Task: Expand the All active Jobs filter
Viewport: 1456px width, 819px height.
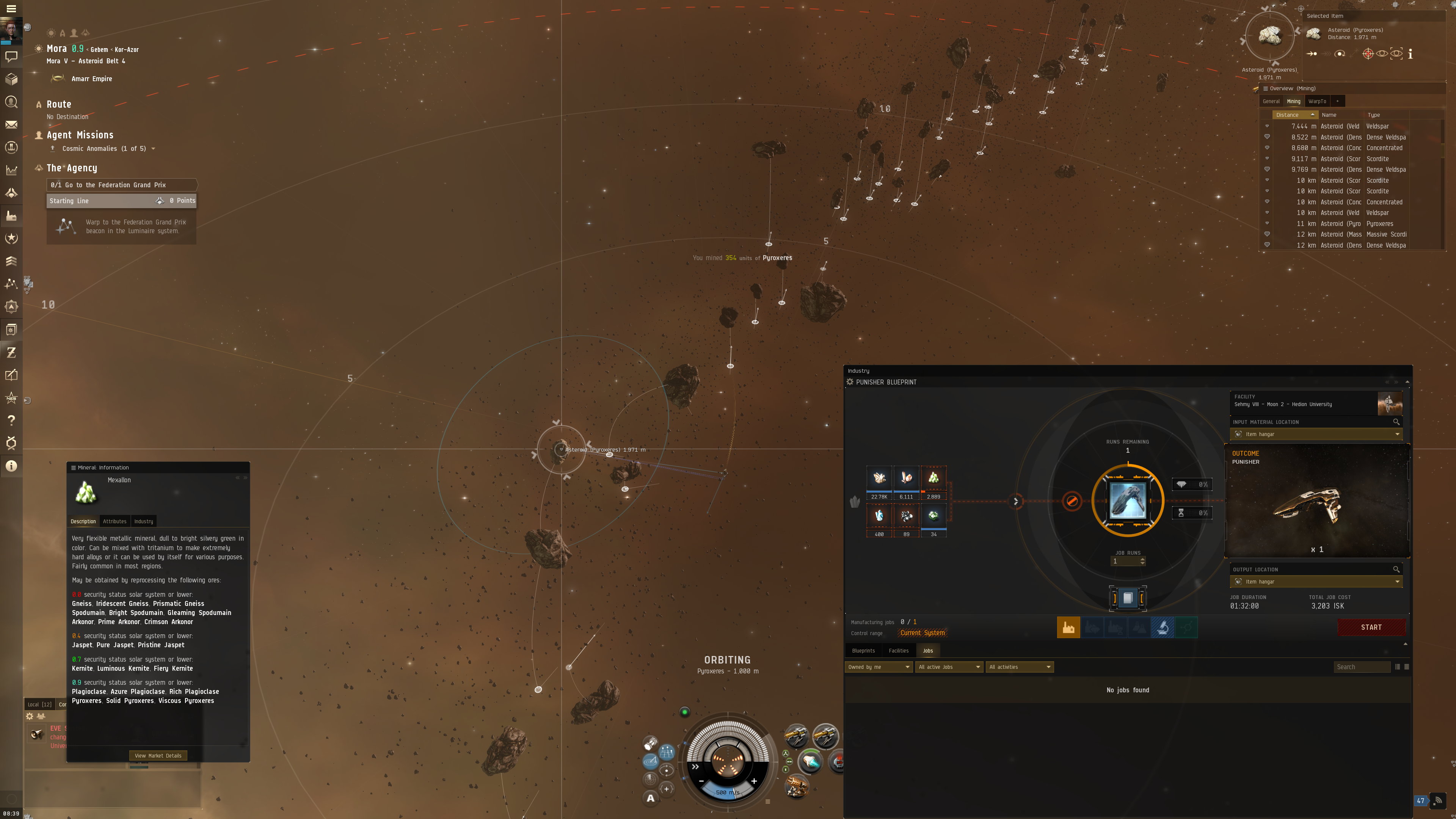Action: pyautogui.click(x=949, y=667)
